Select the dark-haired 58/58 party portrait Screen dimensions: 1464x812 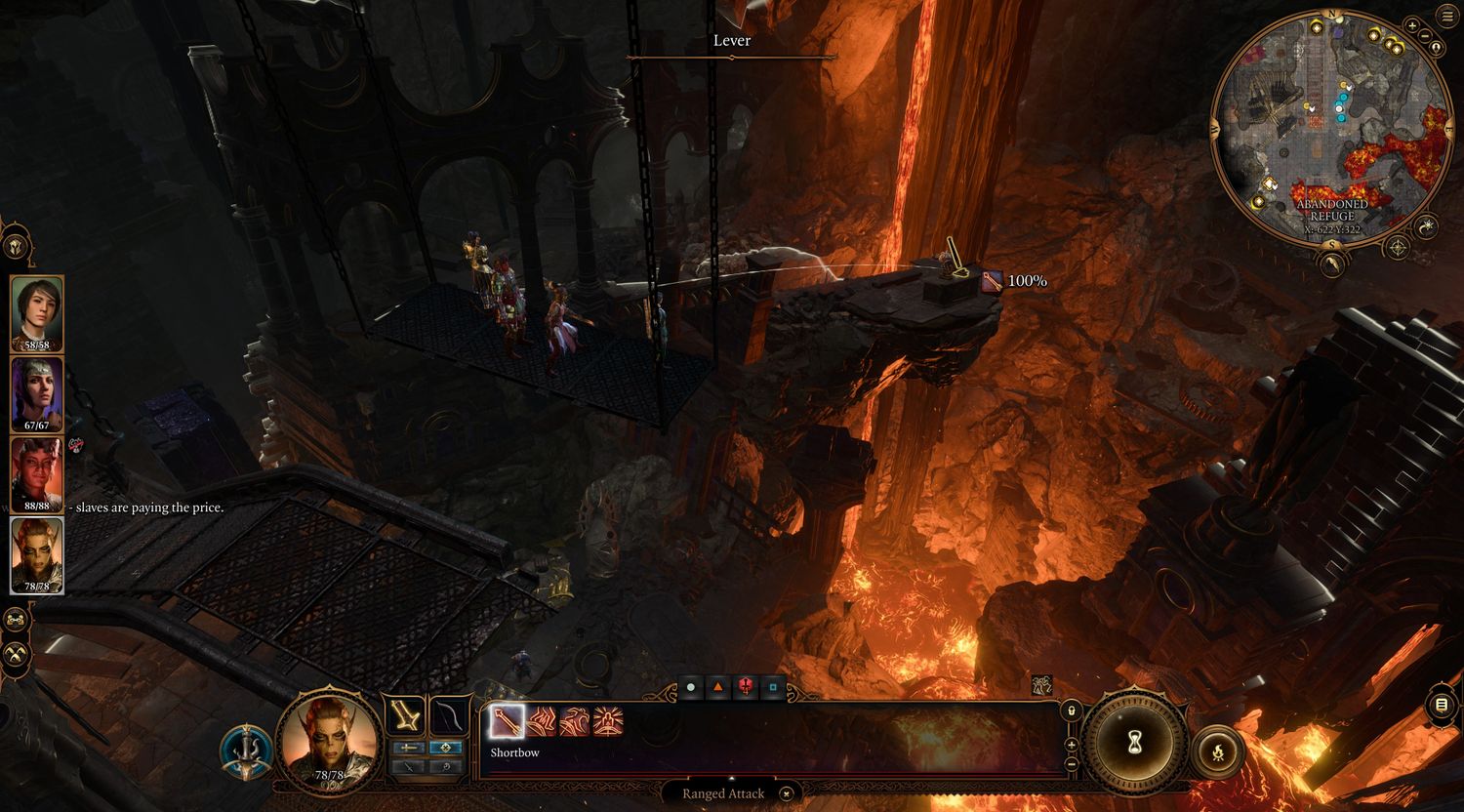[37, 312]
